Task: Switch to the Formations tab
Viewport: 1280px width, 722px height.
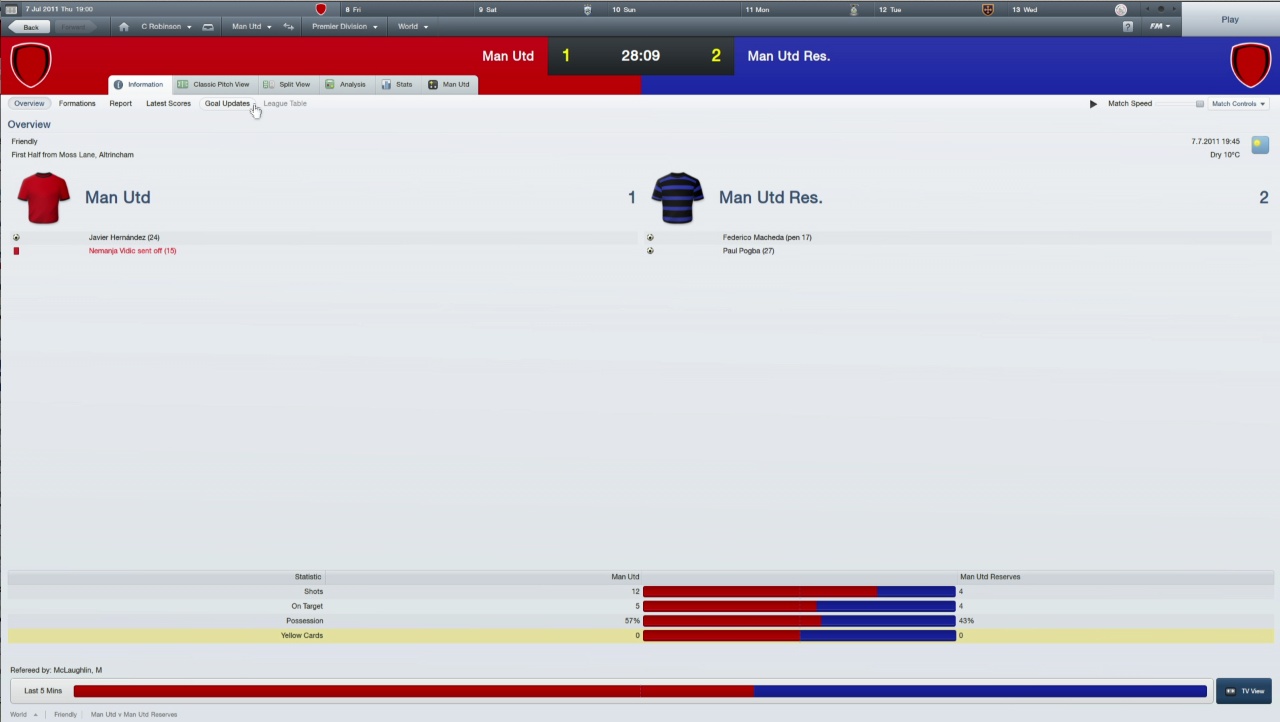Action: tap(77, 103)
